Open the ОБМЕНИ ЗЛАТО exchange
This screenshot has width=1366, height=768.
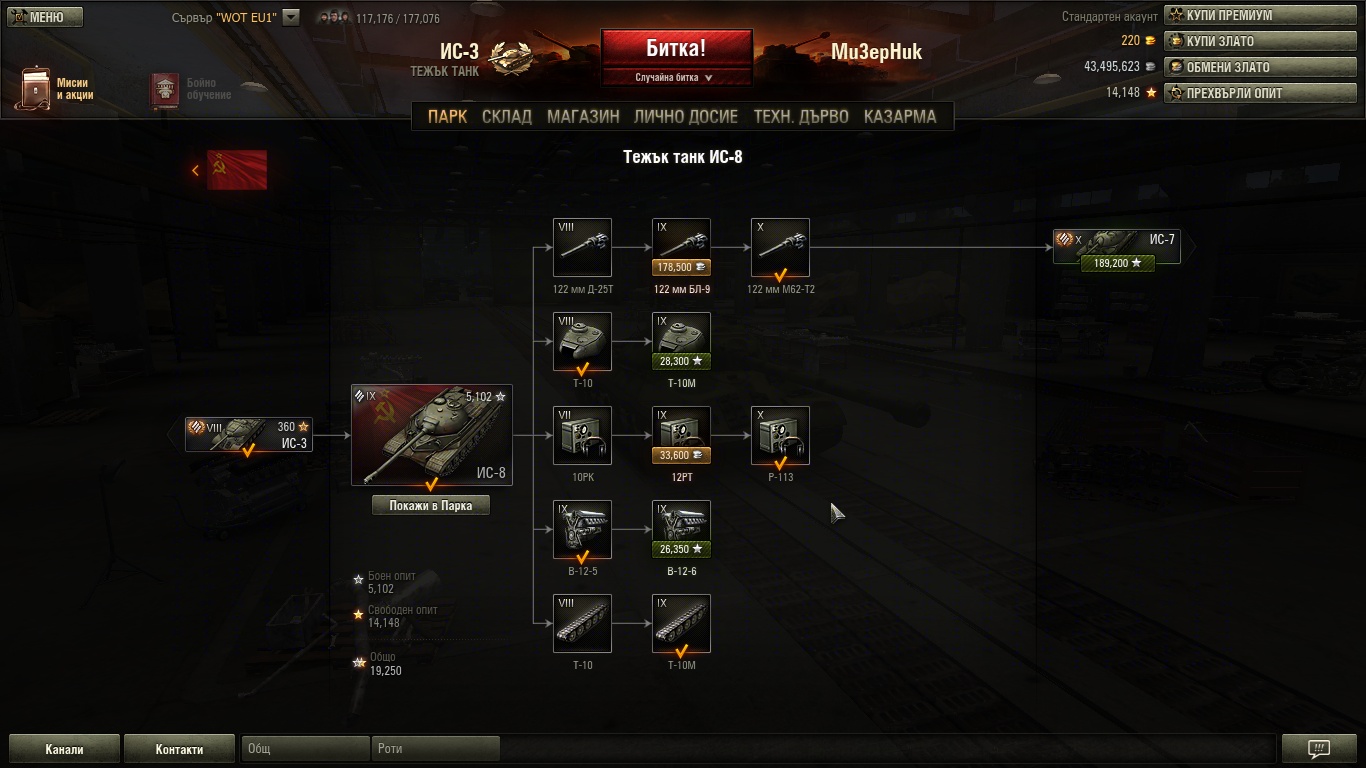tap(1261, 67)
